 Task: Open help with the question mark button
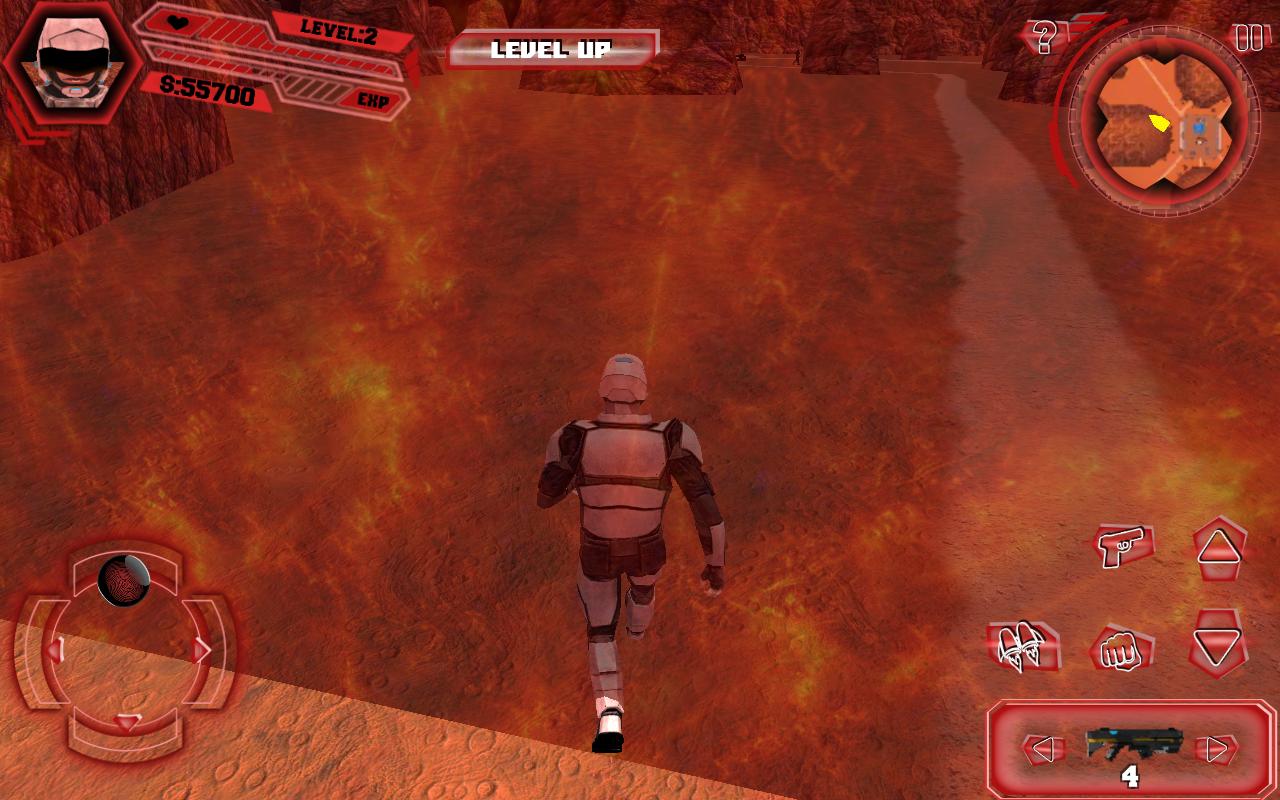click(x=1045, y=38)
